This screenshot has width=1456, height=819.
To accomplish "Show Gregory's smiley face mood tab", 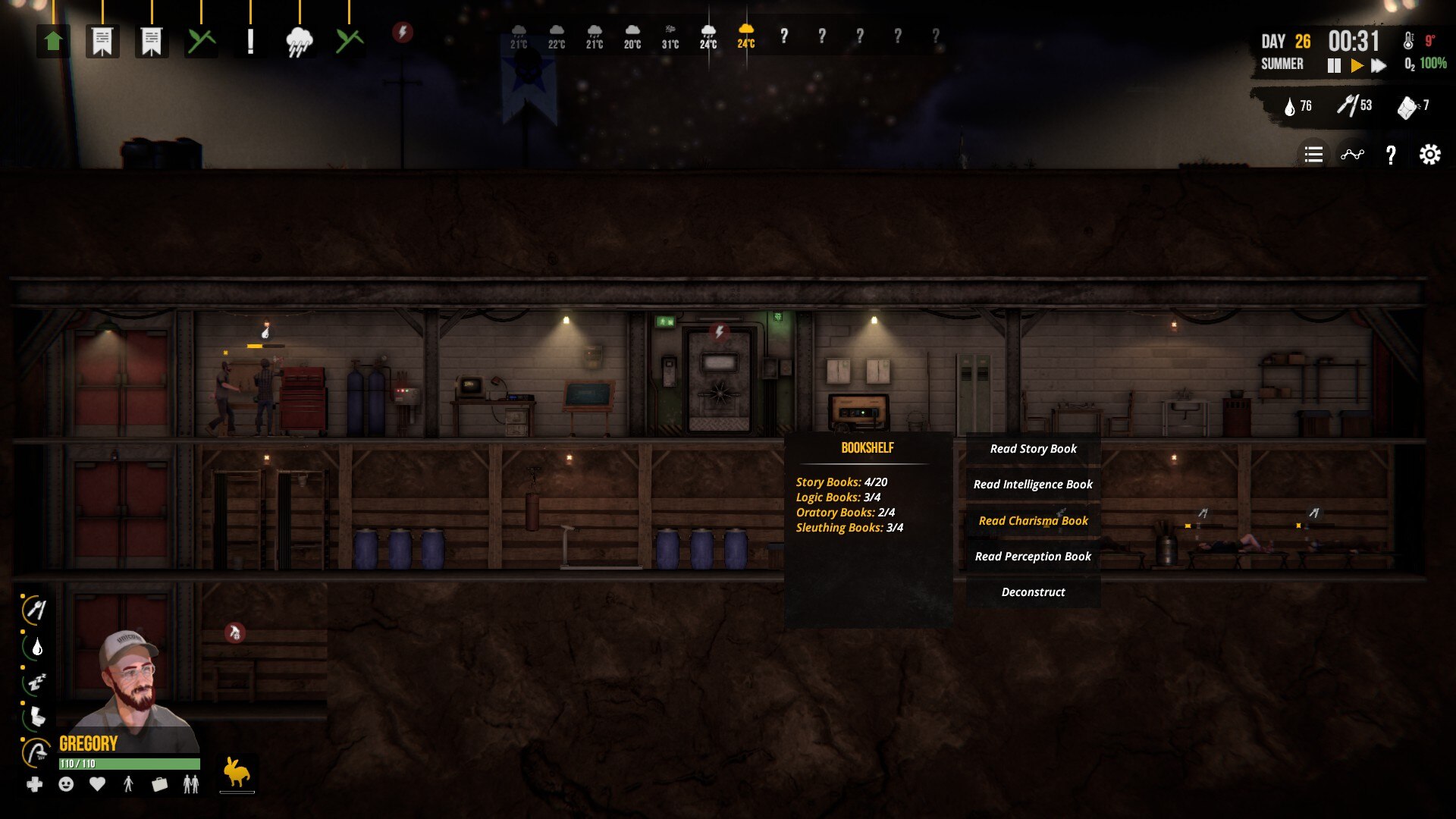I will (66, 784).
